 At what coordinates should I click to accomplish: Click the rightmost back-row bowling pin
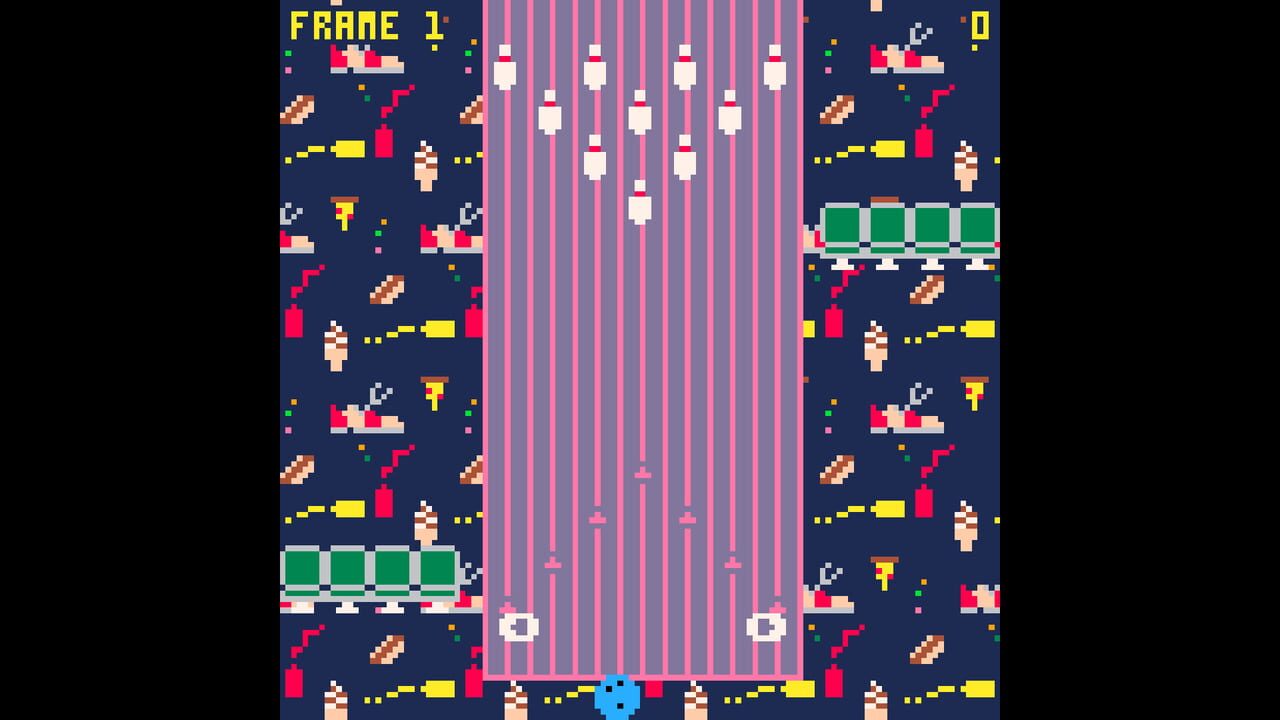coord(774,65)
